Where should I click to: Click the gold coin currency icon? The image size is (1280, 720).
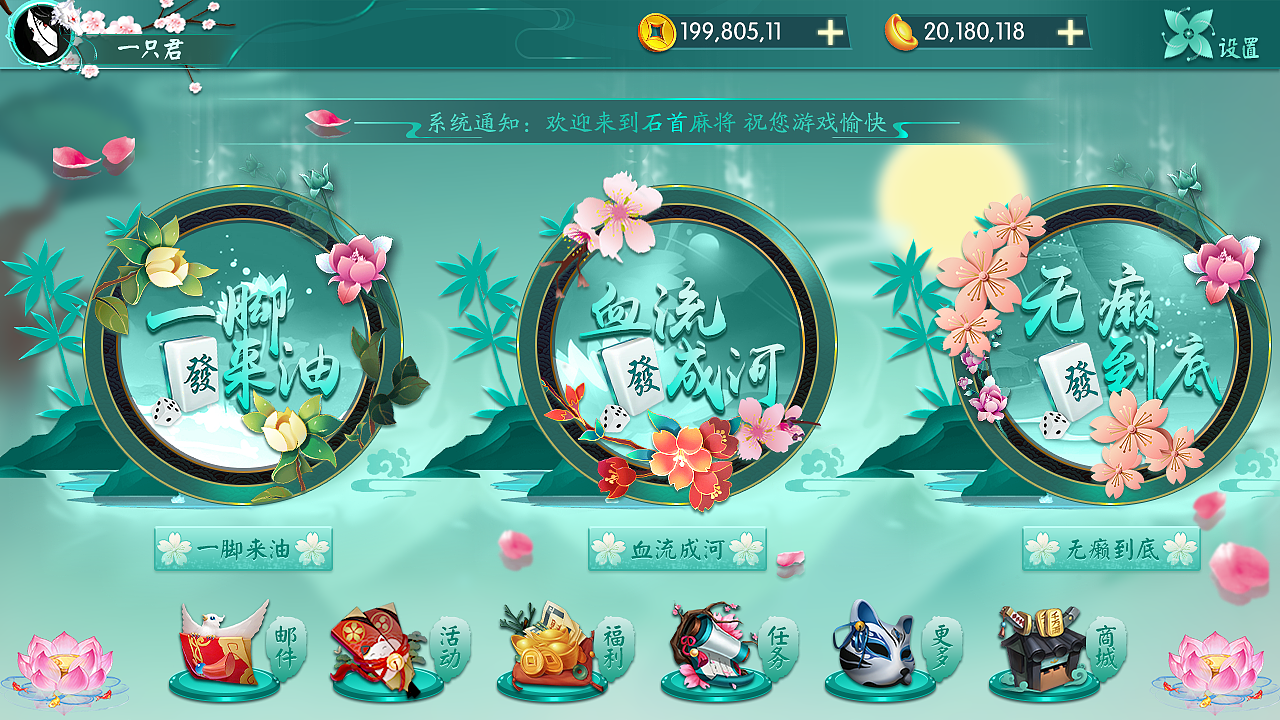tap(659, 31)
